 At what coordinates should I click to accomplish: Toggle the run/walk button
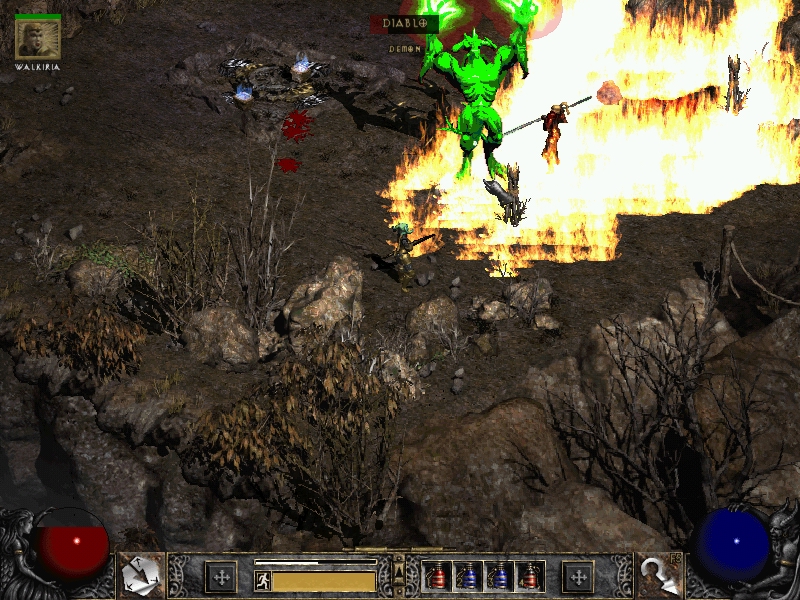coord(263,579)
